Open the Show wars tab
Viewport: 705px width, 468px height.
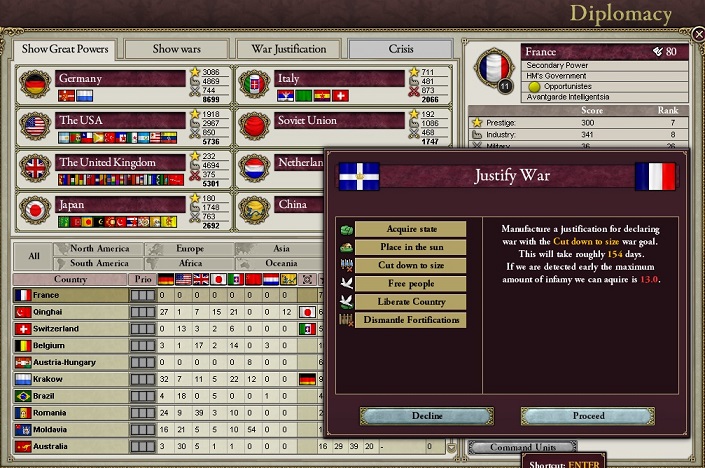tap(178, 48)
